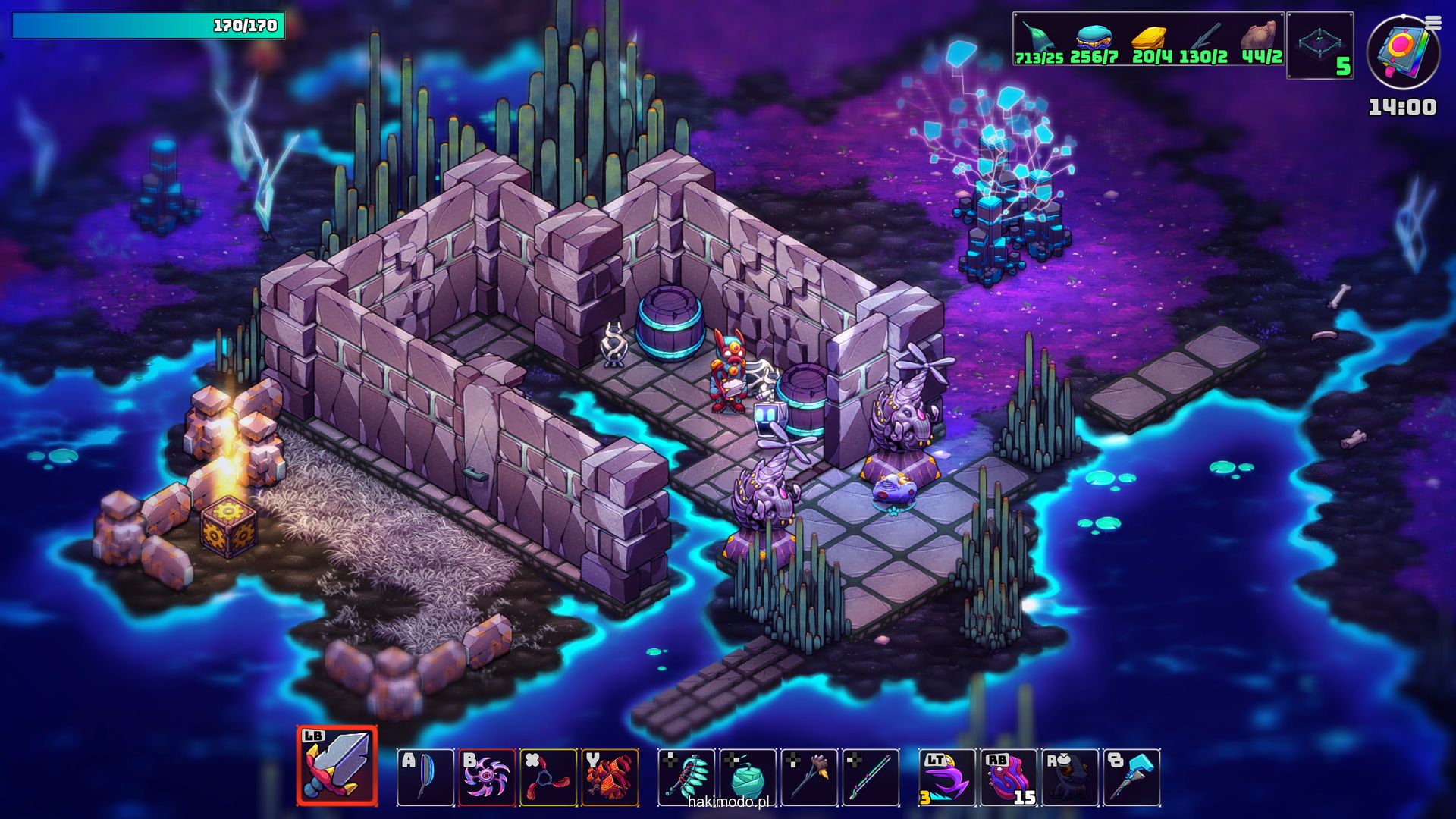Activate the red lava rock gadget

point(610,777)
